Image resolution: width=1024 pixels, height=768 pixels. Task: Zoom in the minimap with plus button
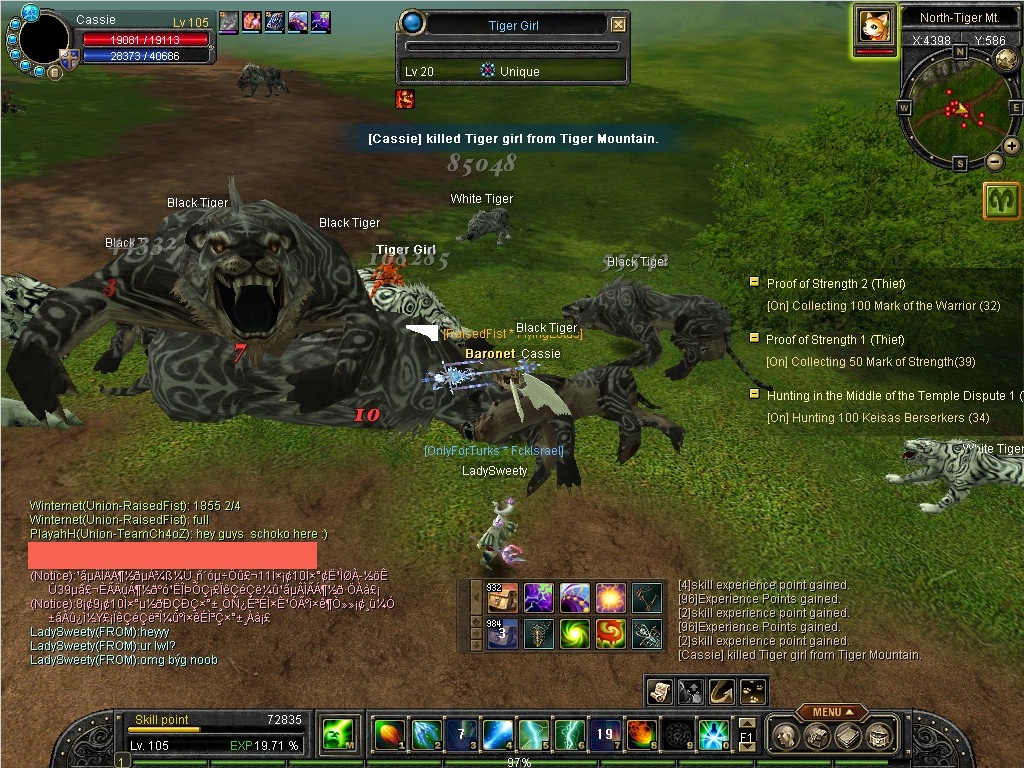tap(1011, 146)
